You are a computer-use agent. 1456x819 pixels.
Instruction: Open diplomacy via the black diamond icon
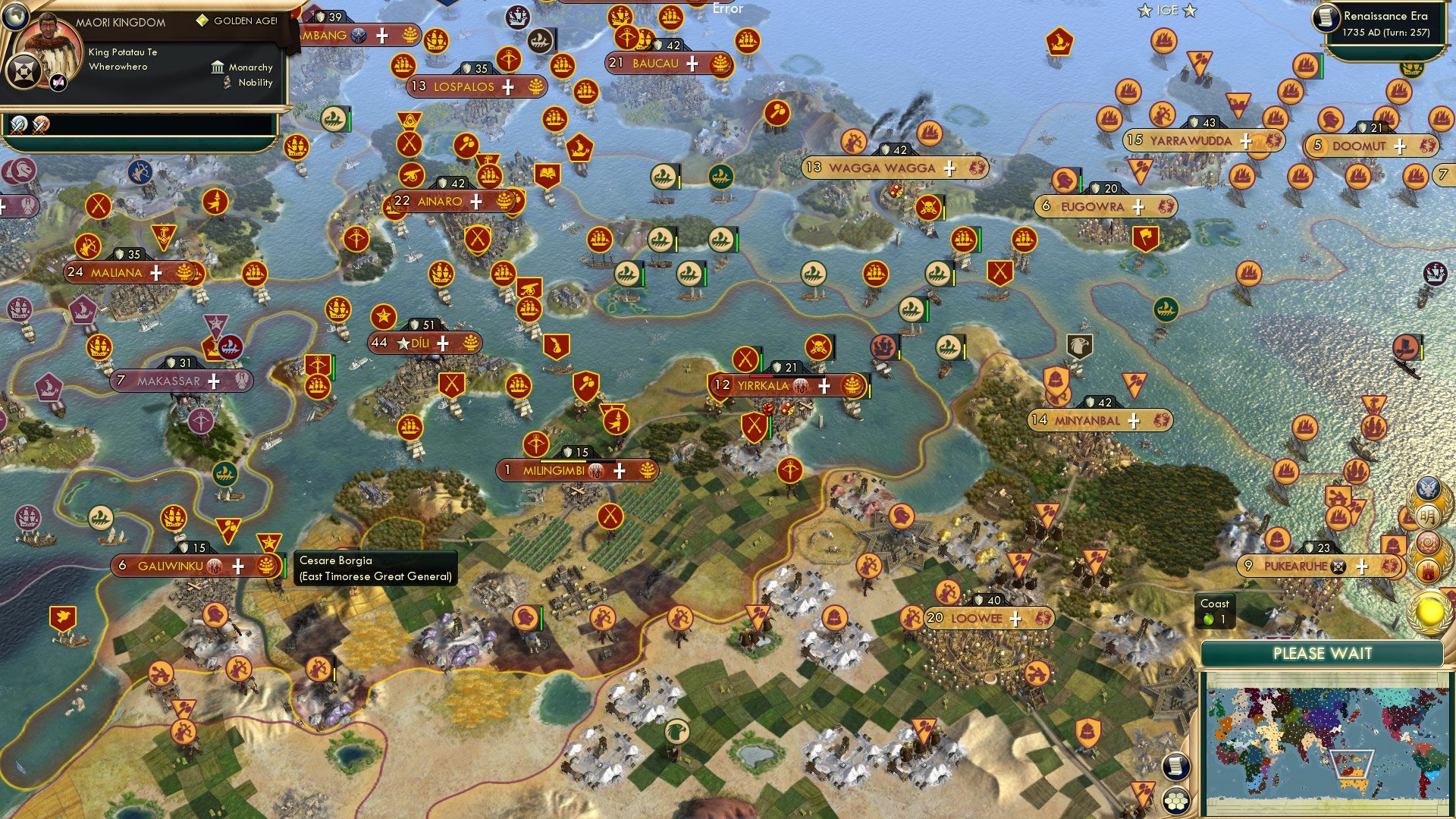(25, 70)
